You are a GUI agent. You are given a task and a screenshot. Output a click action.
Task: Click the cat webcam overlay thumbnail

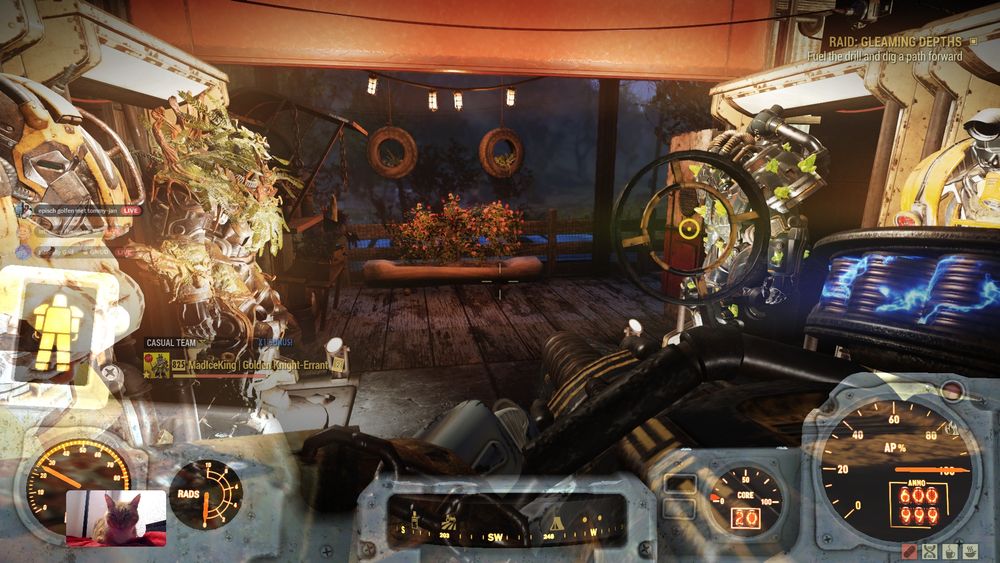pyautogui.click(x=116, y=518)
